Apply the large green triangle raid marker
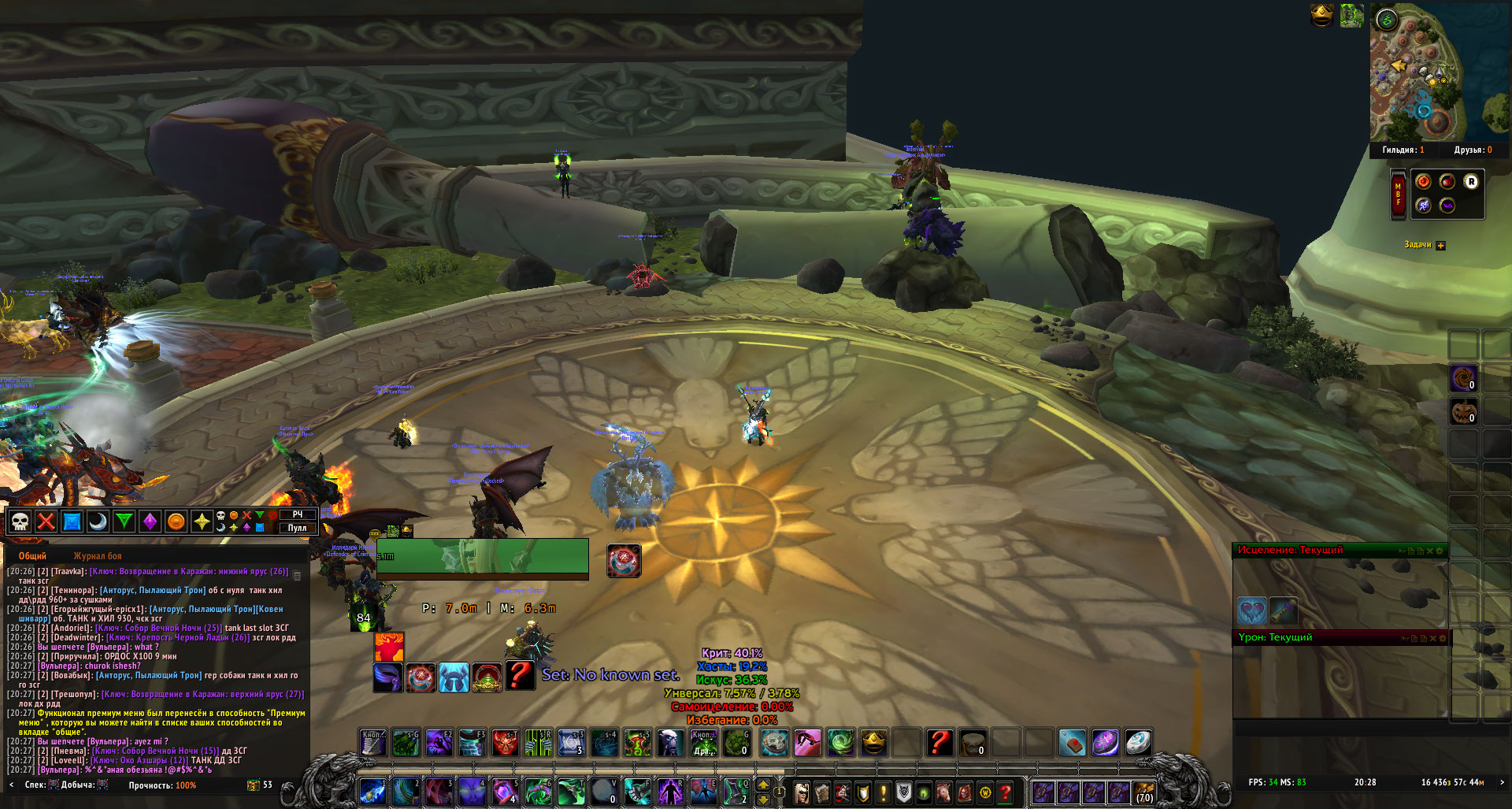The image size is (1512, 809). click(124, 521)
